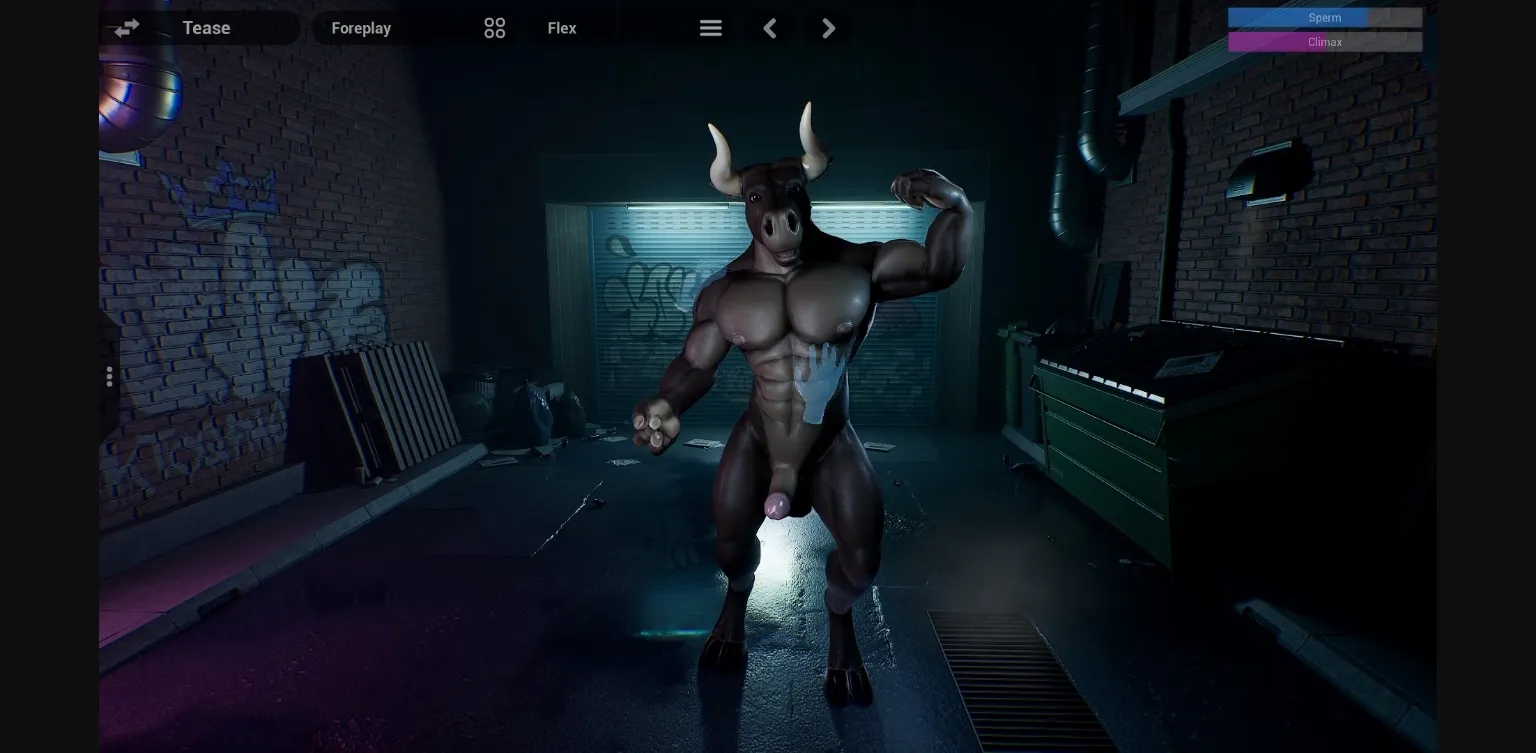Click the Tease label button

(205, 28)
